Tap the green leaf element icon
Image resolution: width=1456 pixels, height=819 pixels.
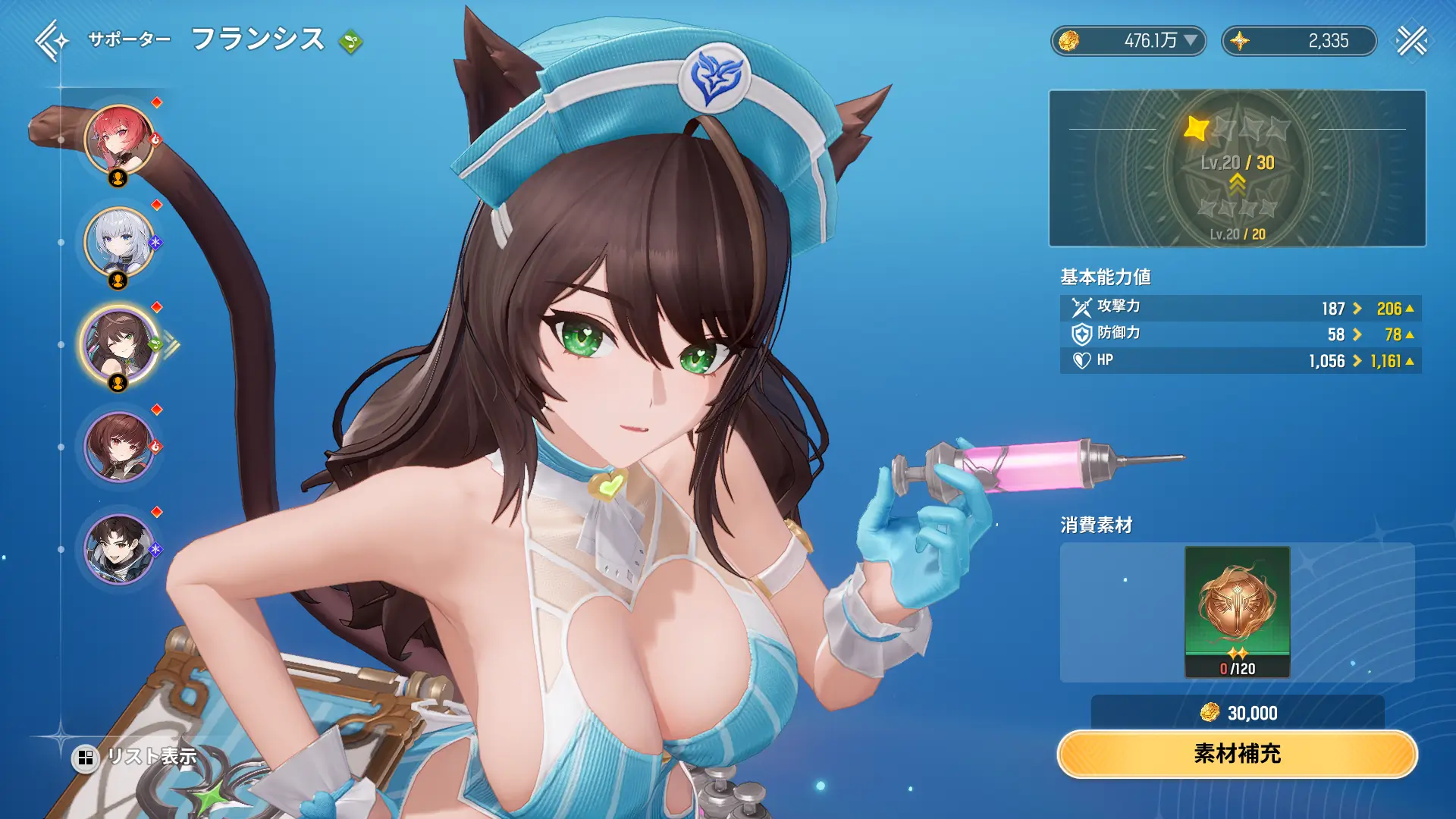tap(350, 41)
